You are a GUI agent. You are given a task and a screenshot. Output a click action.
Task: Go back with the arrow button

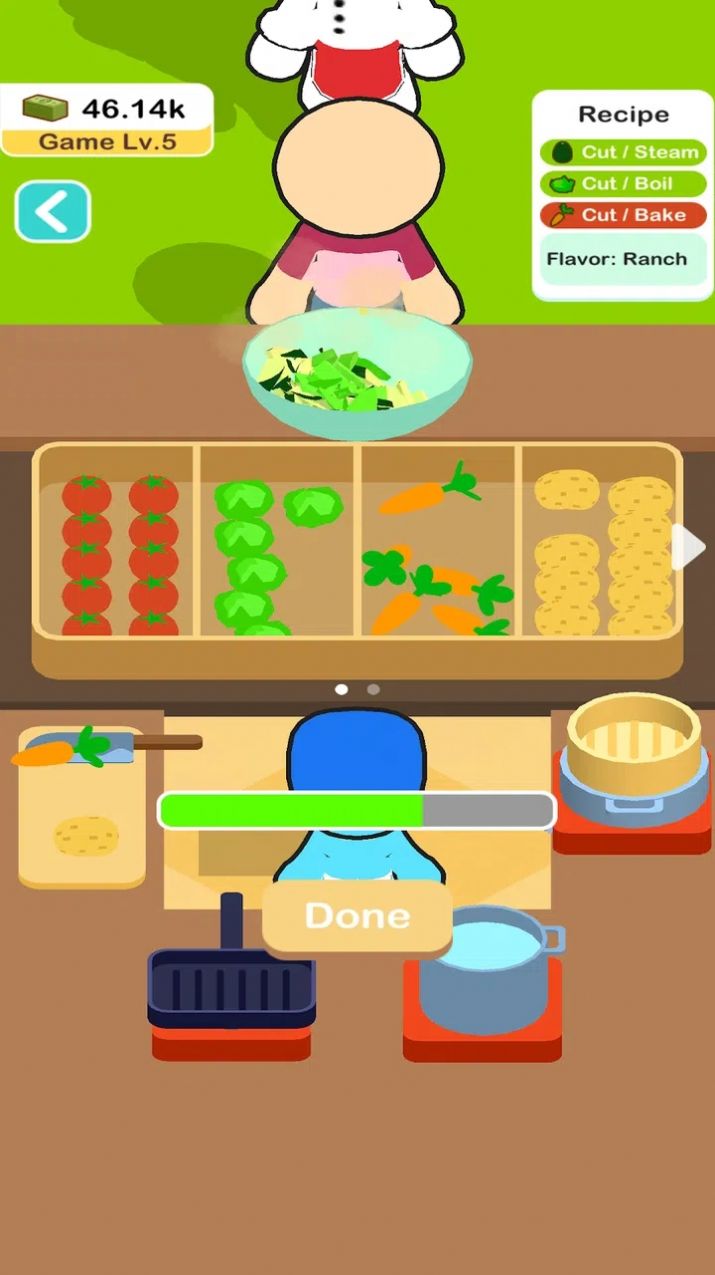(x=53, y=211)
